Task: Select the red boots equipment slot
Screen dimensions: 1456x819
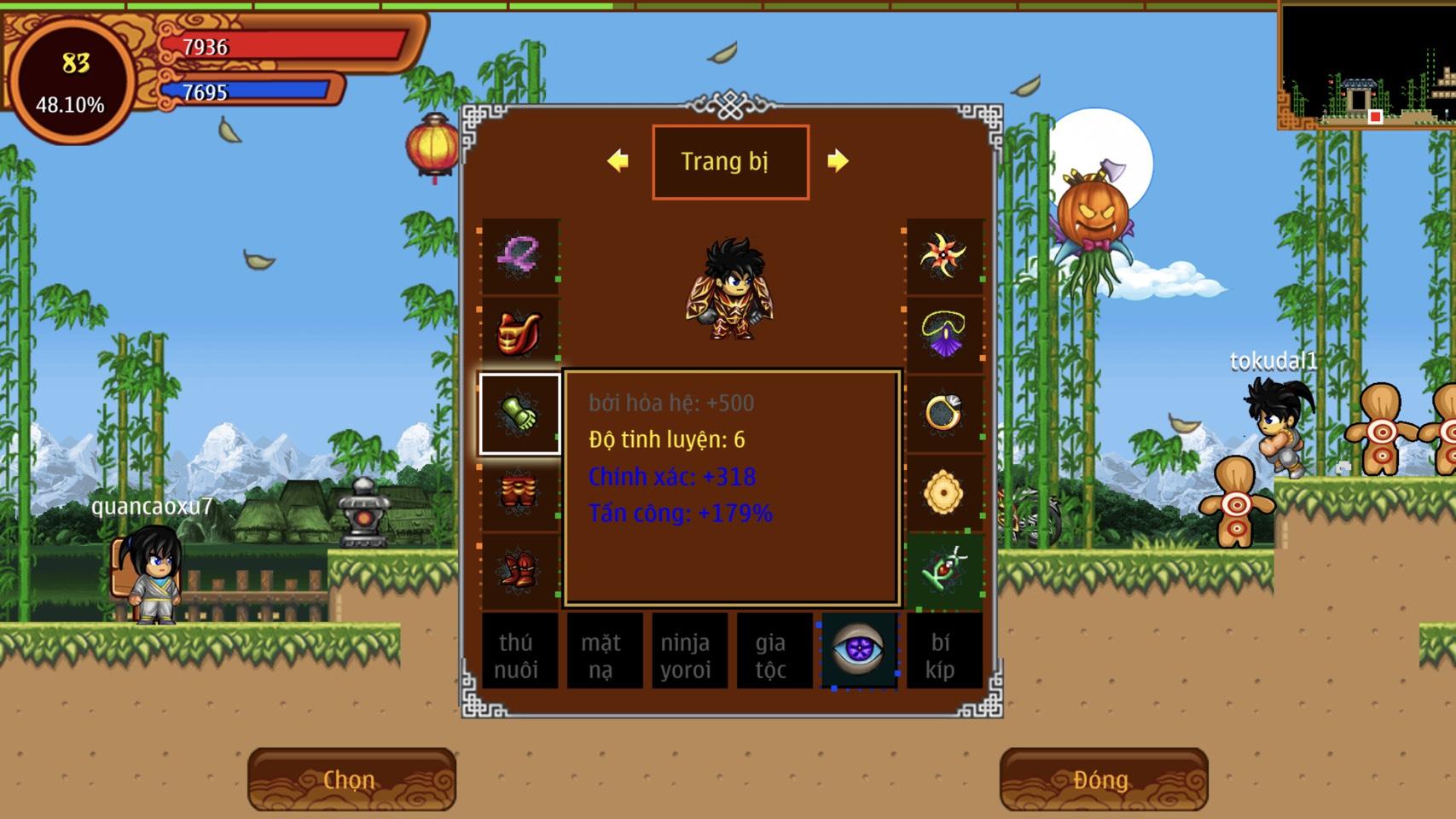Action: tap(520, 570)
